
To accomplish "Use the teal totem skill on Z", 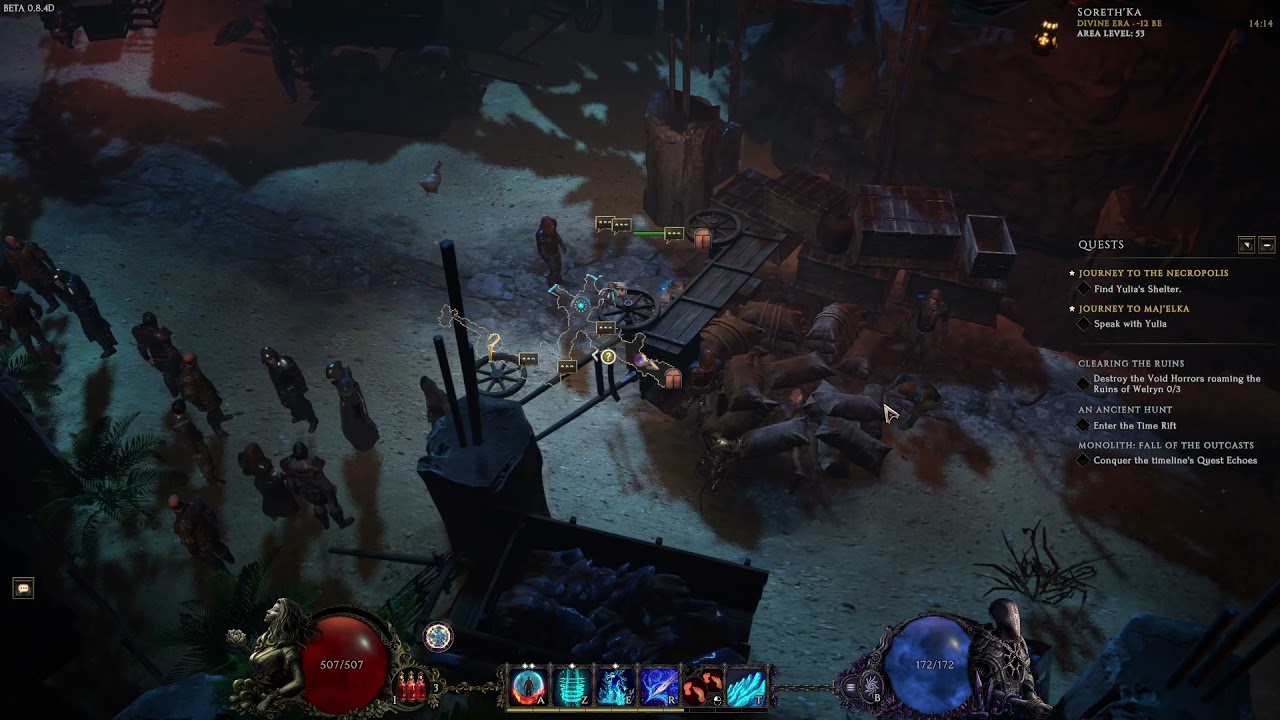I will pyautogui.click(x=572, y=686).
